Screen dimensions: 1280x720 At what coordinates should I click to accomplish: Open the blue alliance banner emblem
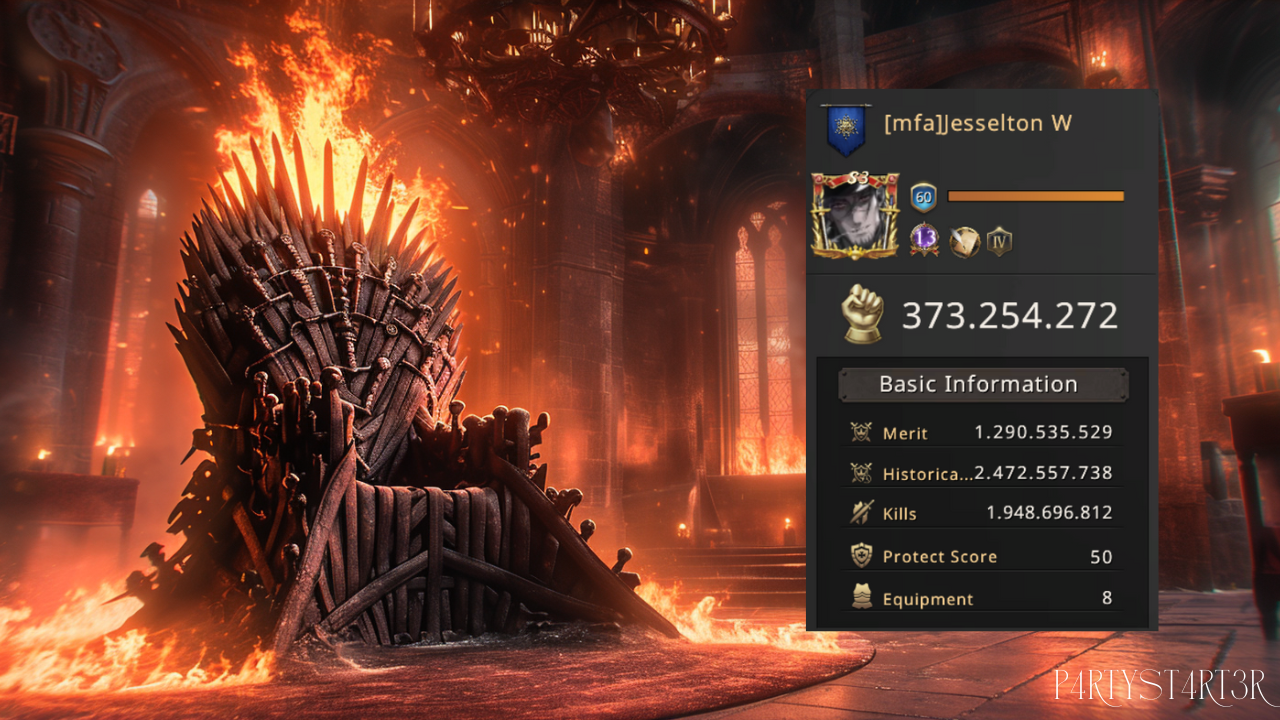click(845, 130)
